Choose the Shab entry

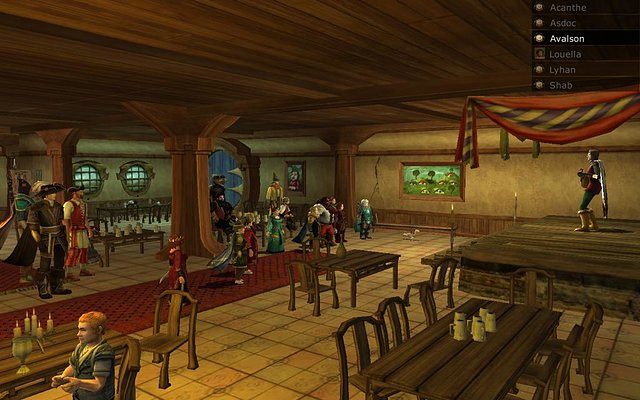tap(561, 85)
